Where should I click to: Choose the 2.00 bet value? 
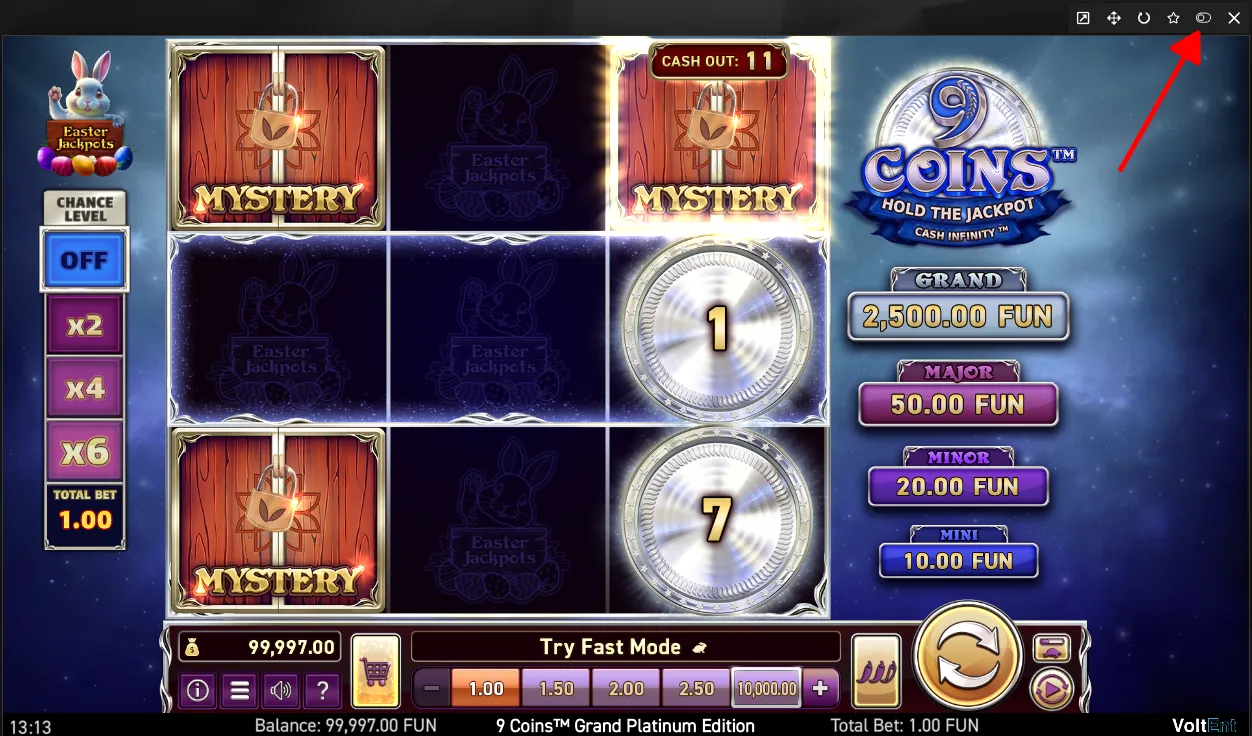(x=626, y=689)
